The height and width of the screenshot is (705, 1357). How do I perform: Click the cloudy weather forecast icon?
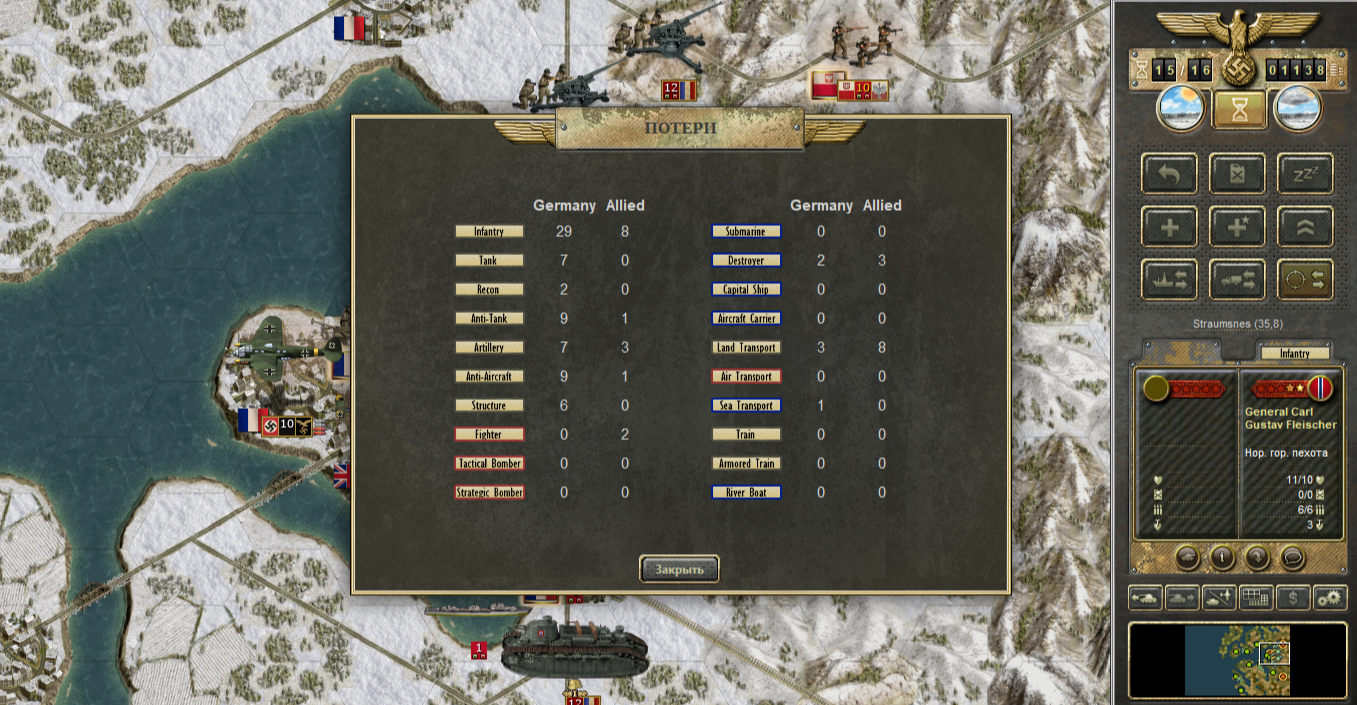pos(1297,108)
